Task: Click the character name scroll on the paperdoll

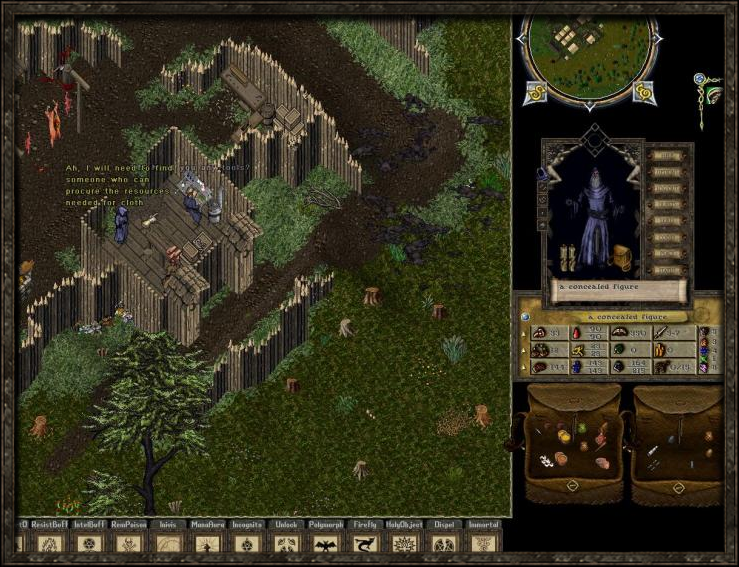Action: point(619,288)
